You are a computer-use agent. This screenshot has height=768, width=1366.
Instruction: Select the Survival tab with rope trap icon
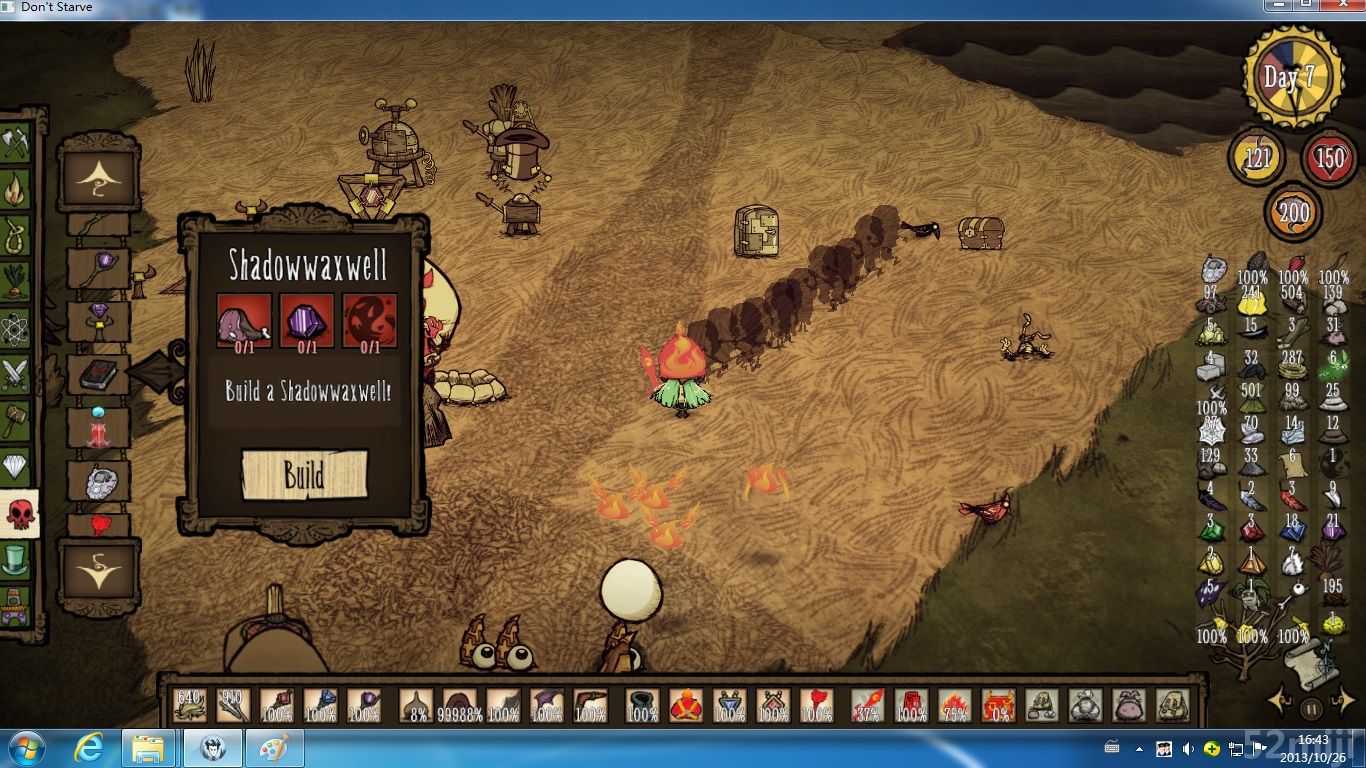[x=15, y=236]
